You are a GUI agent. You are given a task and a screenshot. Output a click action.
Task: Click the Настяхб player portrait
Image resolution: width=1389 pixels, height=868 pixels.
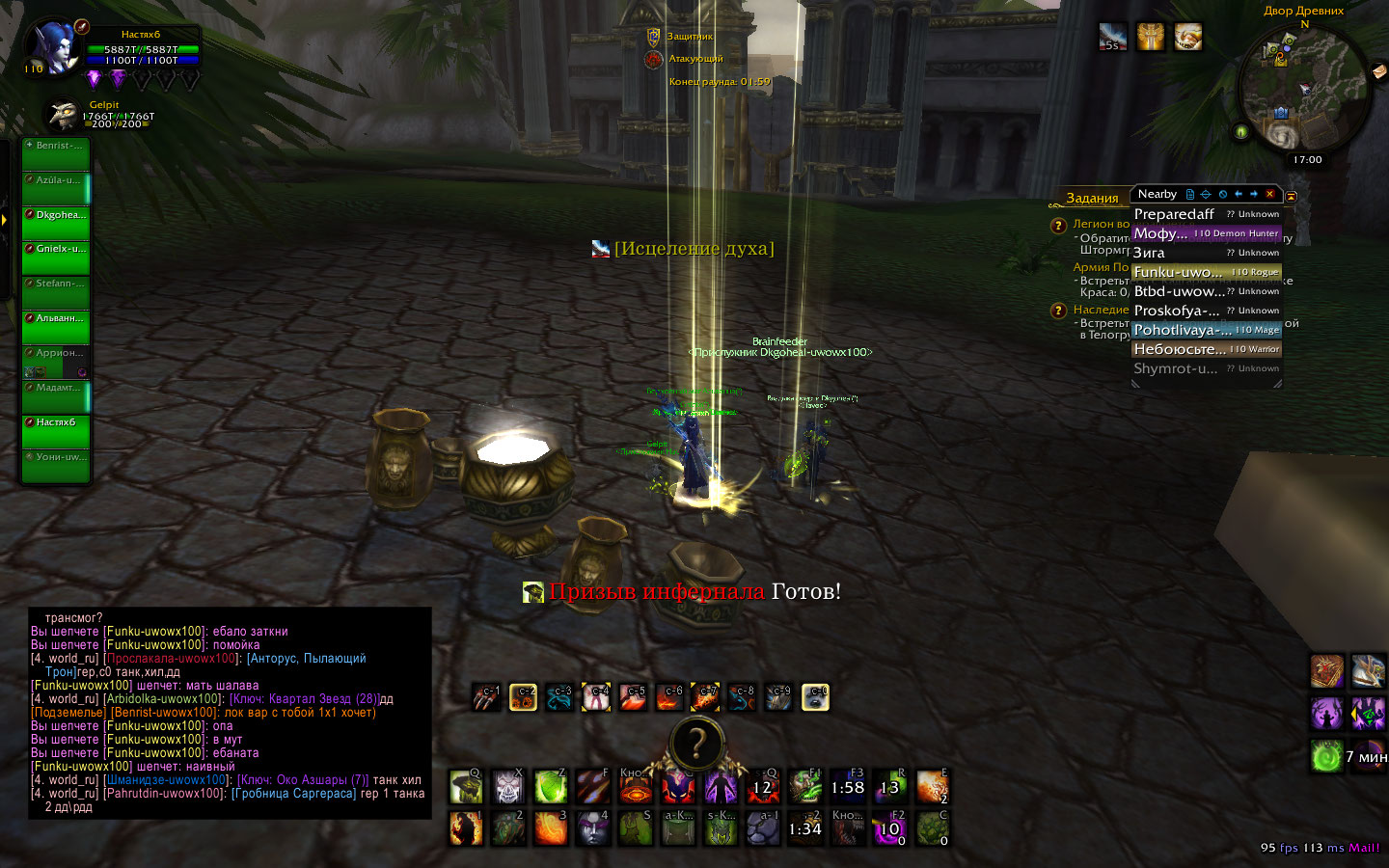(x=53, y=48)
